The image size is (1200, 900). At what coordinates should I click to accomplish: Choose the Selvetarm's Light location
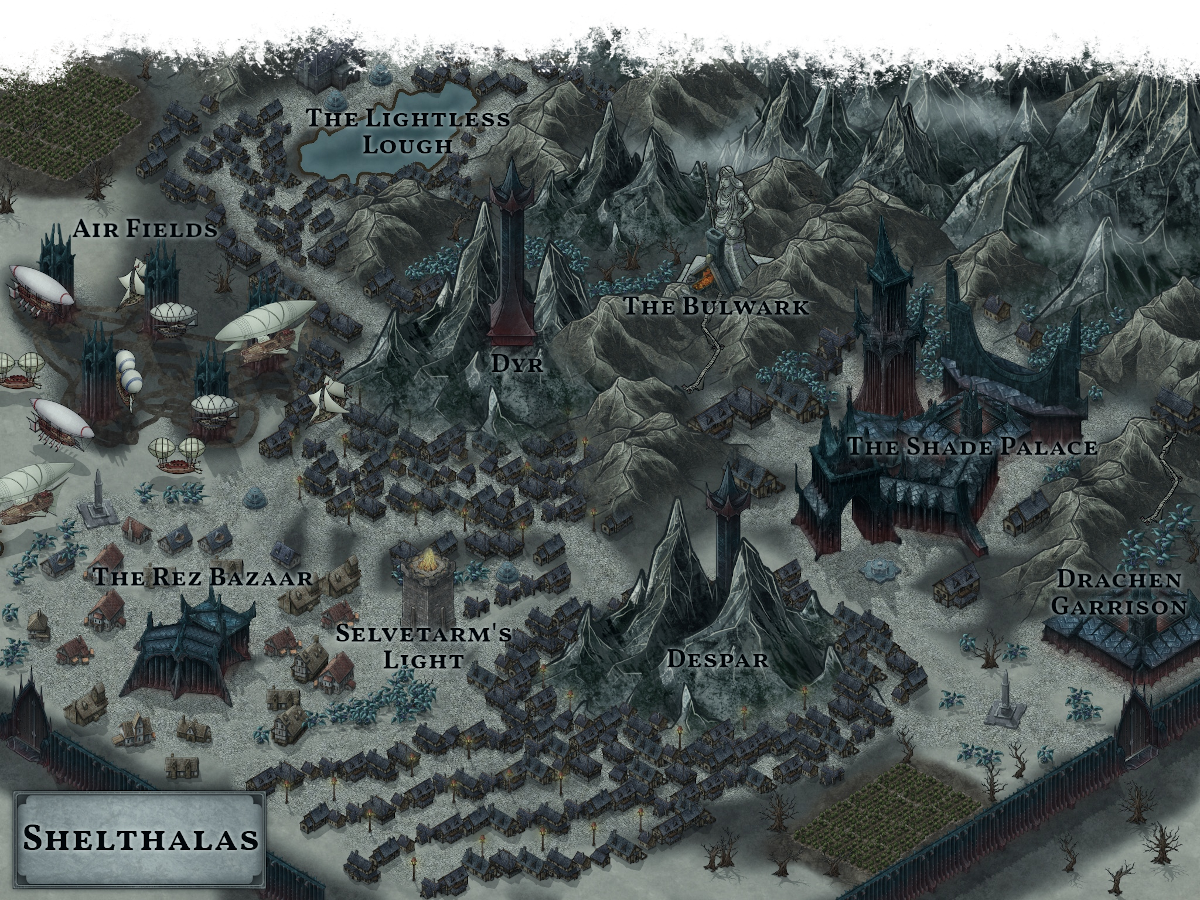click(x=424, y=646)
